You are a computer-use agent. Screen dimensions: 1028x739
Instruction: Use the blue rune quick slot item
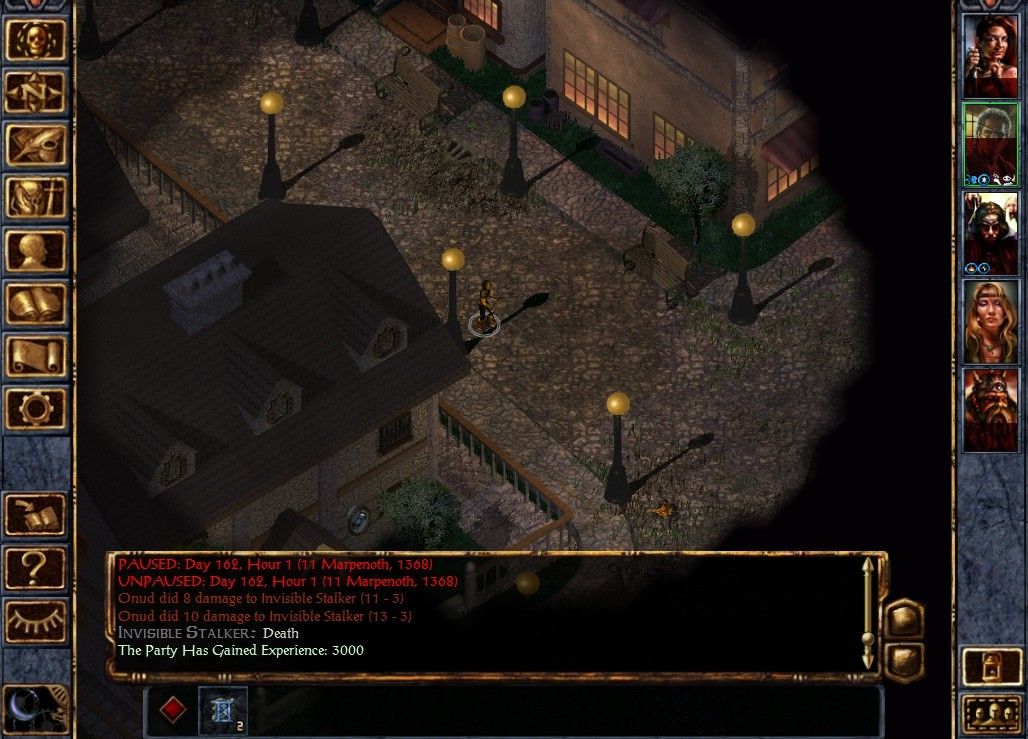[x=222, y=709]
